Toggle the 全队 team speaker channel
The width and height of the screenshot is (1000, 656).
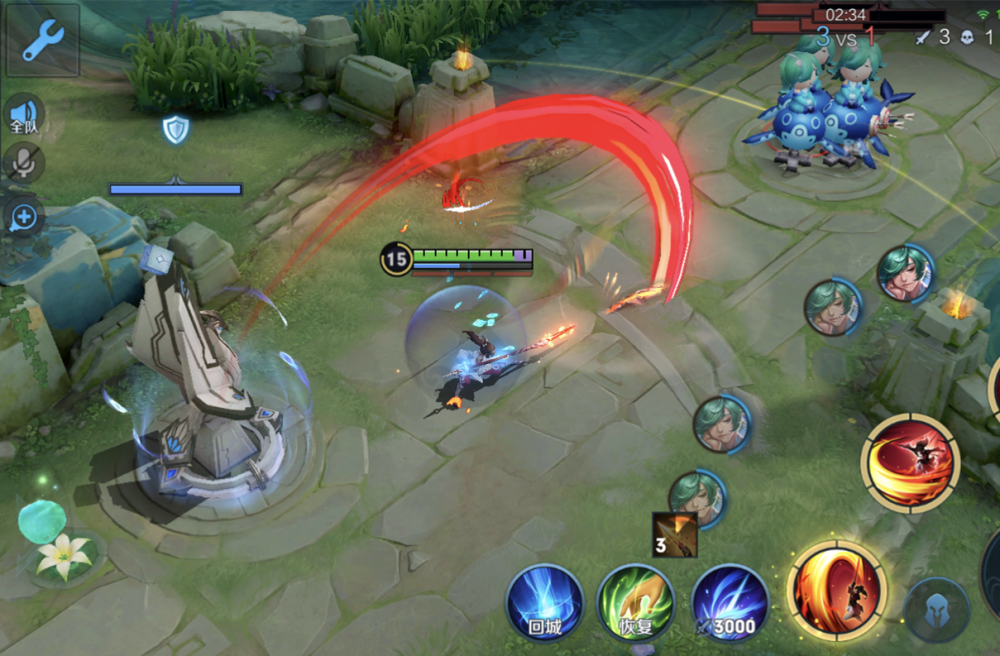tap(23, 115)
